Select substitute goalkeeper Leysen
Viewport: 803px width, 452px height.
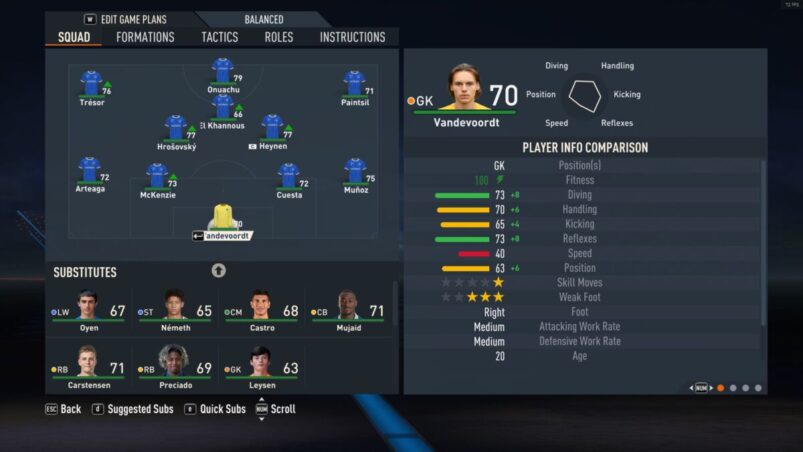pyautogui.click(x=262, y=363)
